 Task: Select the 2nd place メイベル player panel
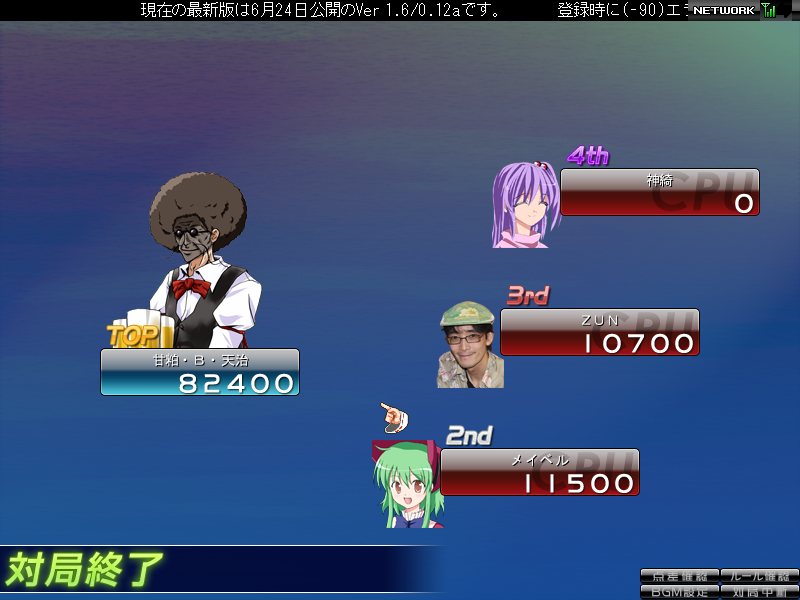[539, 472]
